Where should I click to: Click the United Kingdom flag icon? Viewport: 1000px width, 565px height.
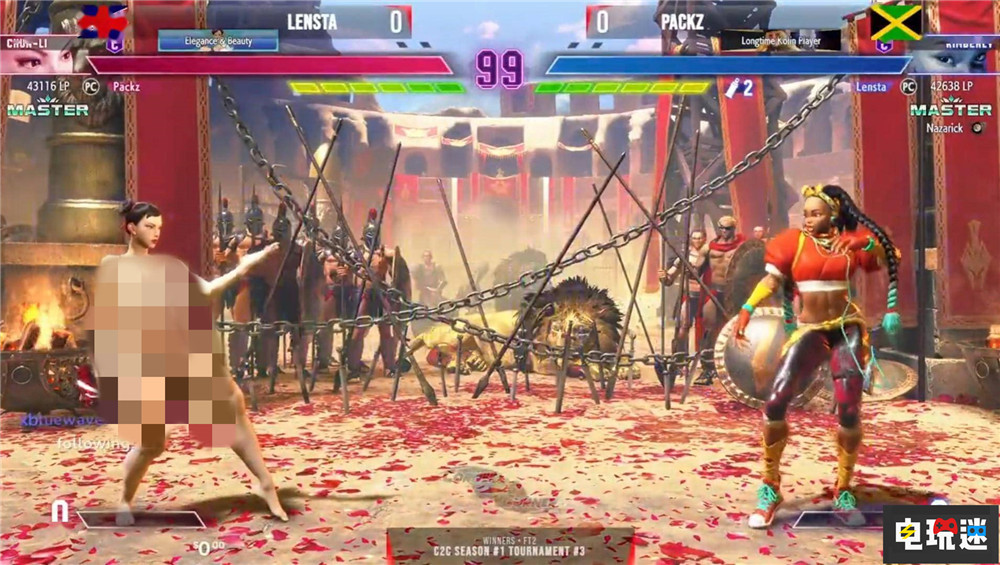point(103,20)
